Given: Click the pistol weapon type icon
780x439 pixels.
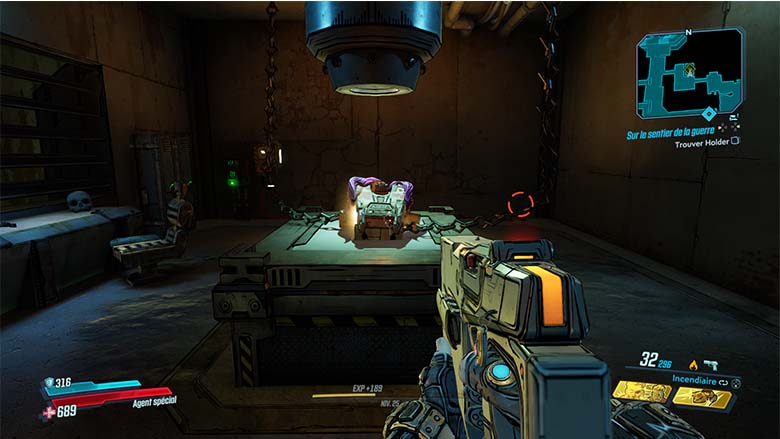Looking at the screenshot, I should pos(711,365).
